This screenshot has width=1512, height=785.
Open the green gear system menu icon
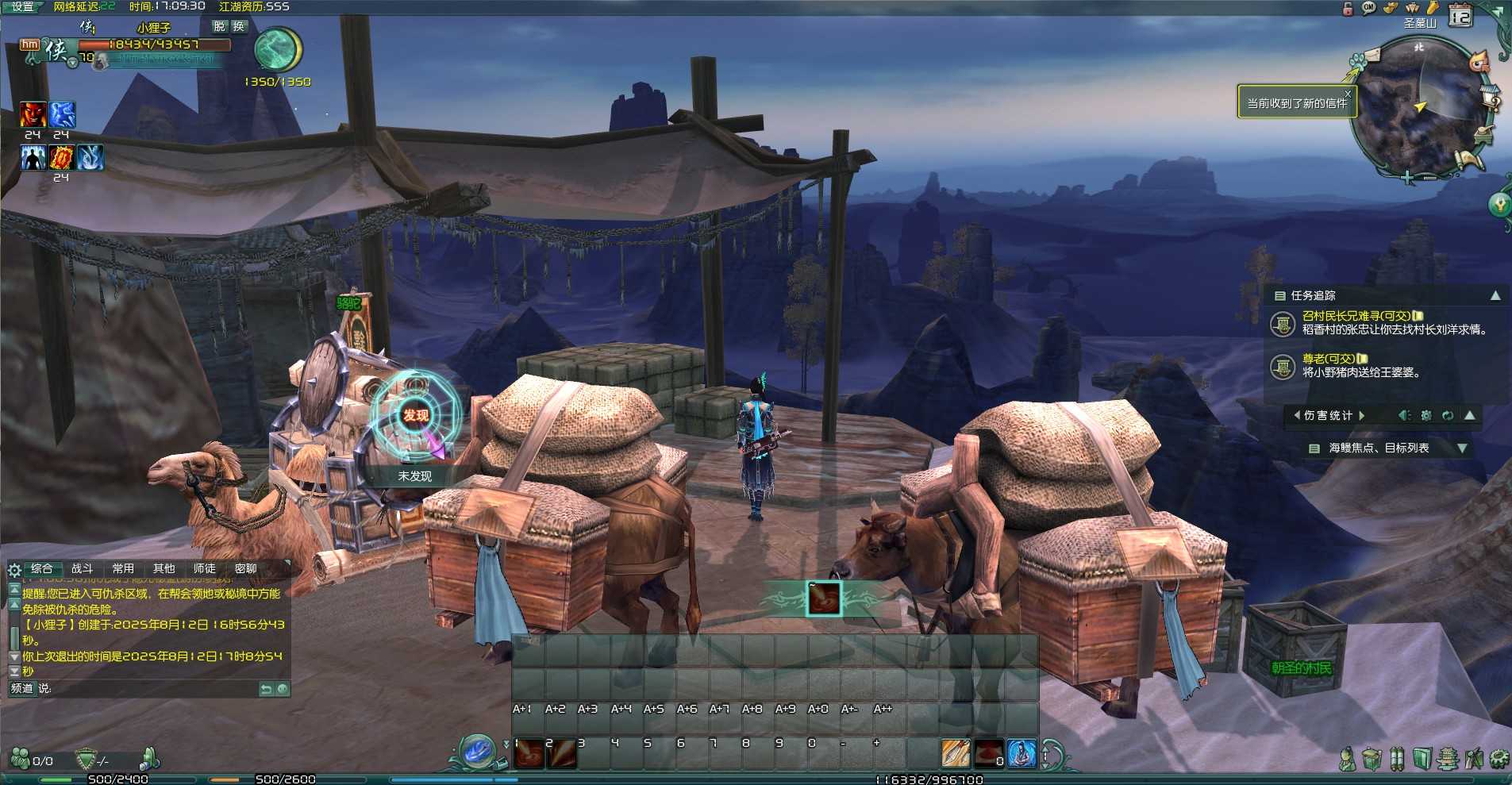1499,759
